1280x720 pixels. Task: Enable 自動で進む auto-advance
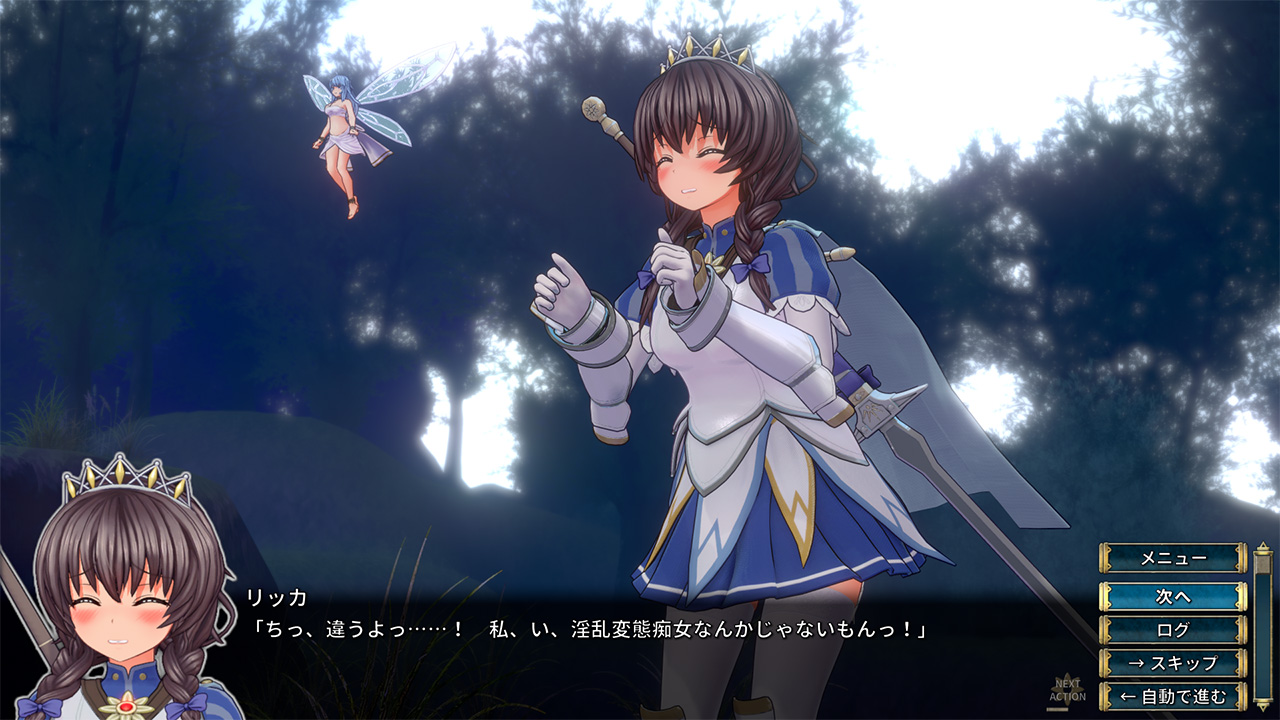(1173, 694)
